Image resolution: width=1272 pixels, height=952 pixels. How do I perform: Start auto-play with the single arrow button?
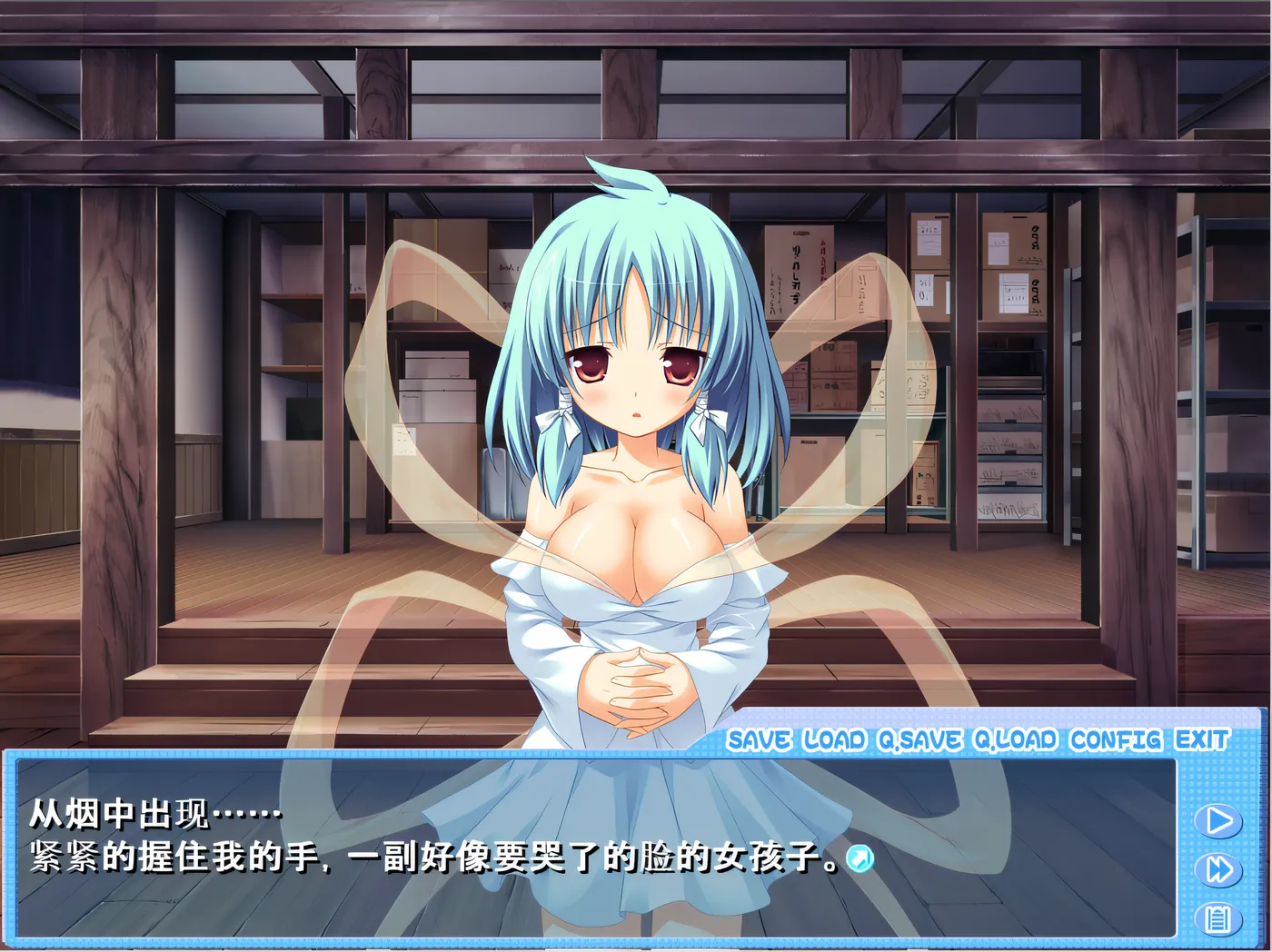pos(1217,820)
